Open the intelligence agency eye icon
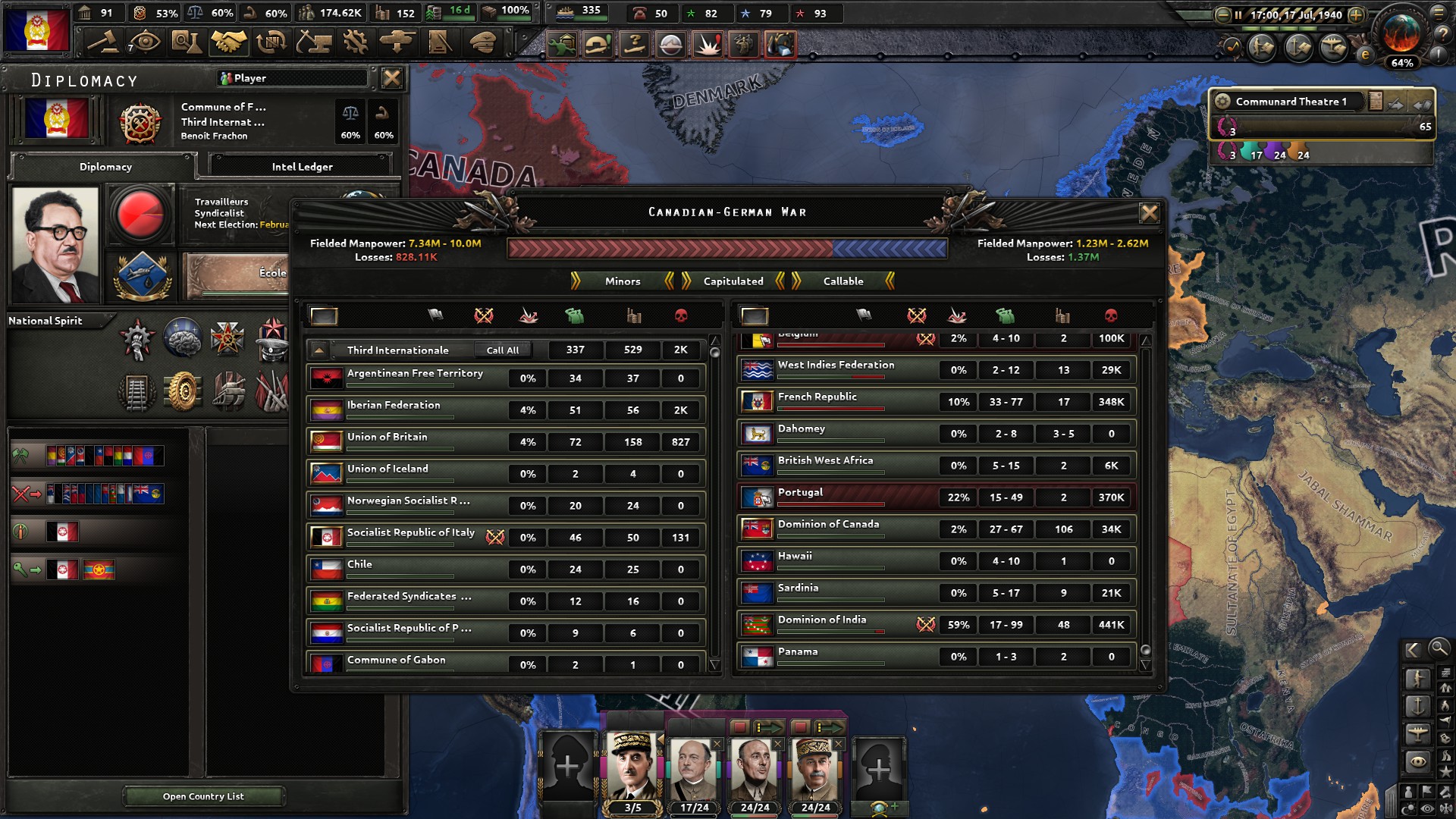1456x819 pixels. pyautogui.click(x=144, y=43)
